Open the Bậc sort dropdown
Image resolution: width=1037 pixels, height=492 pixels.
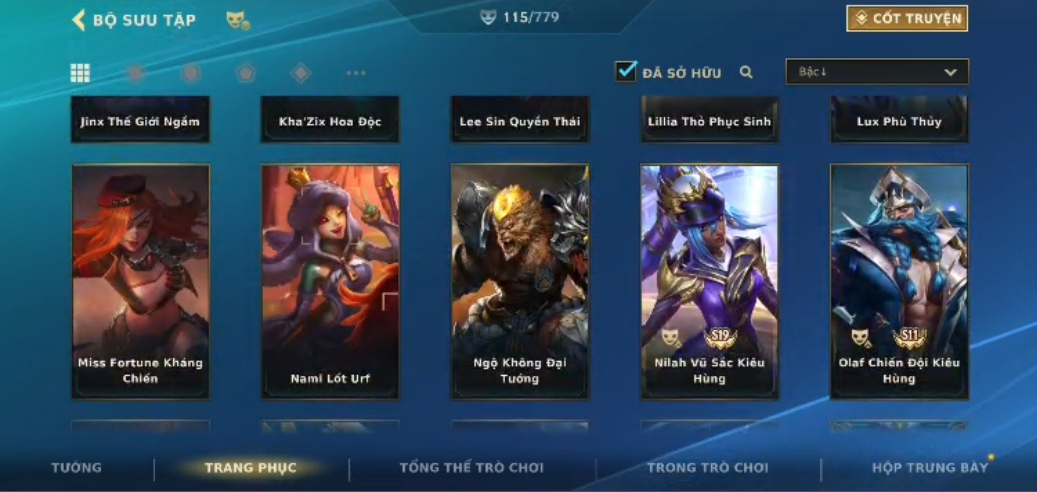877,72
